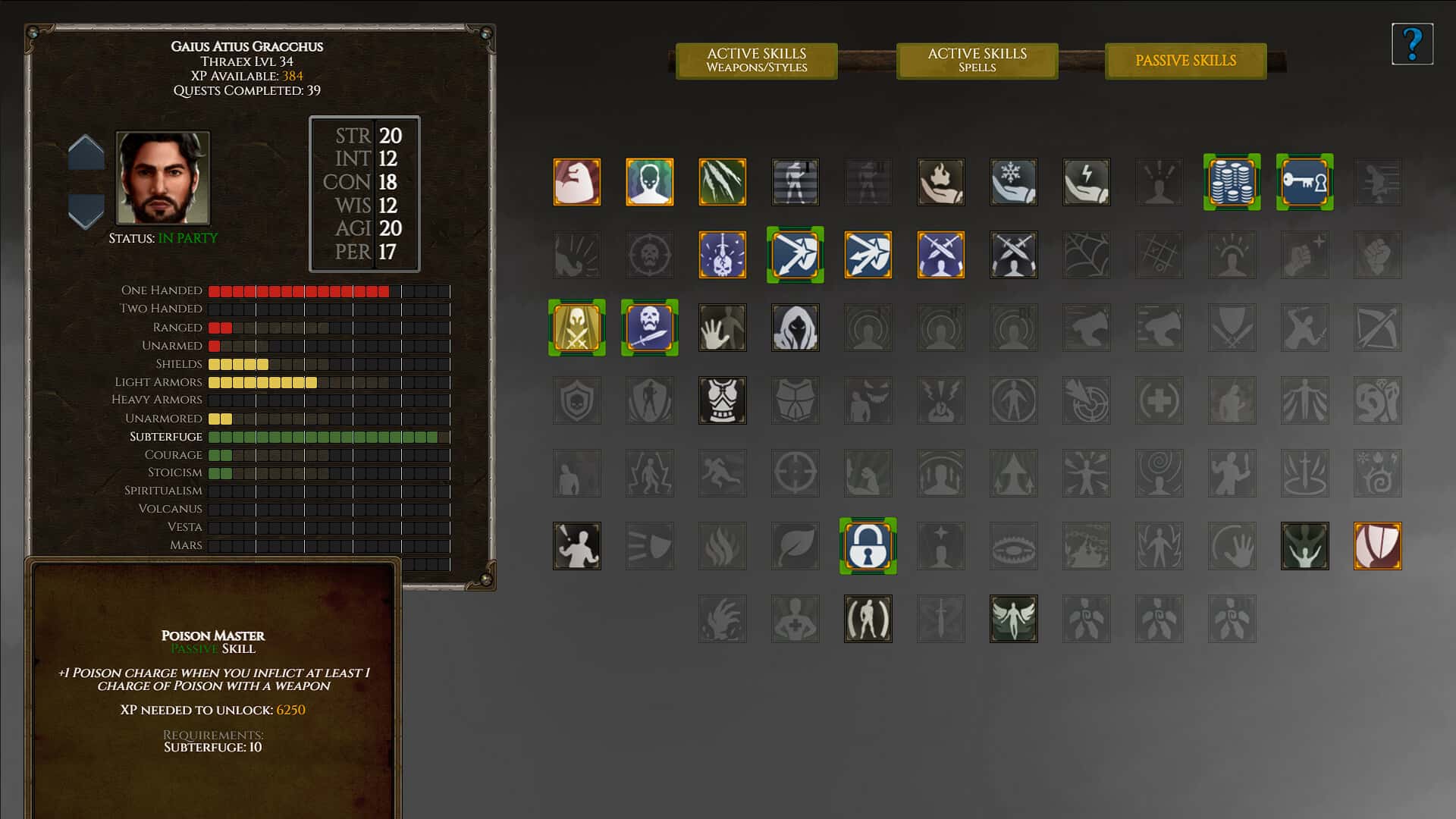Switch to the Active Skills Spells tab
1456x819 pixels.
click(977, 61)
